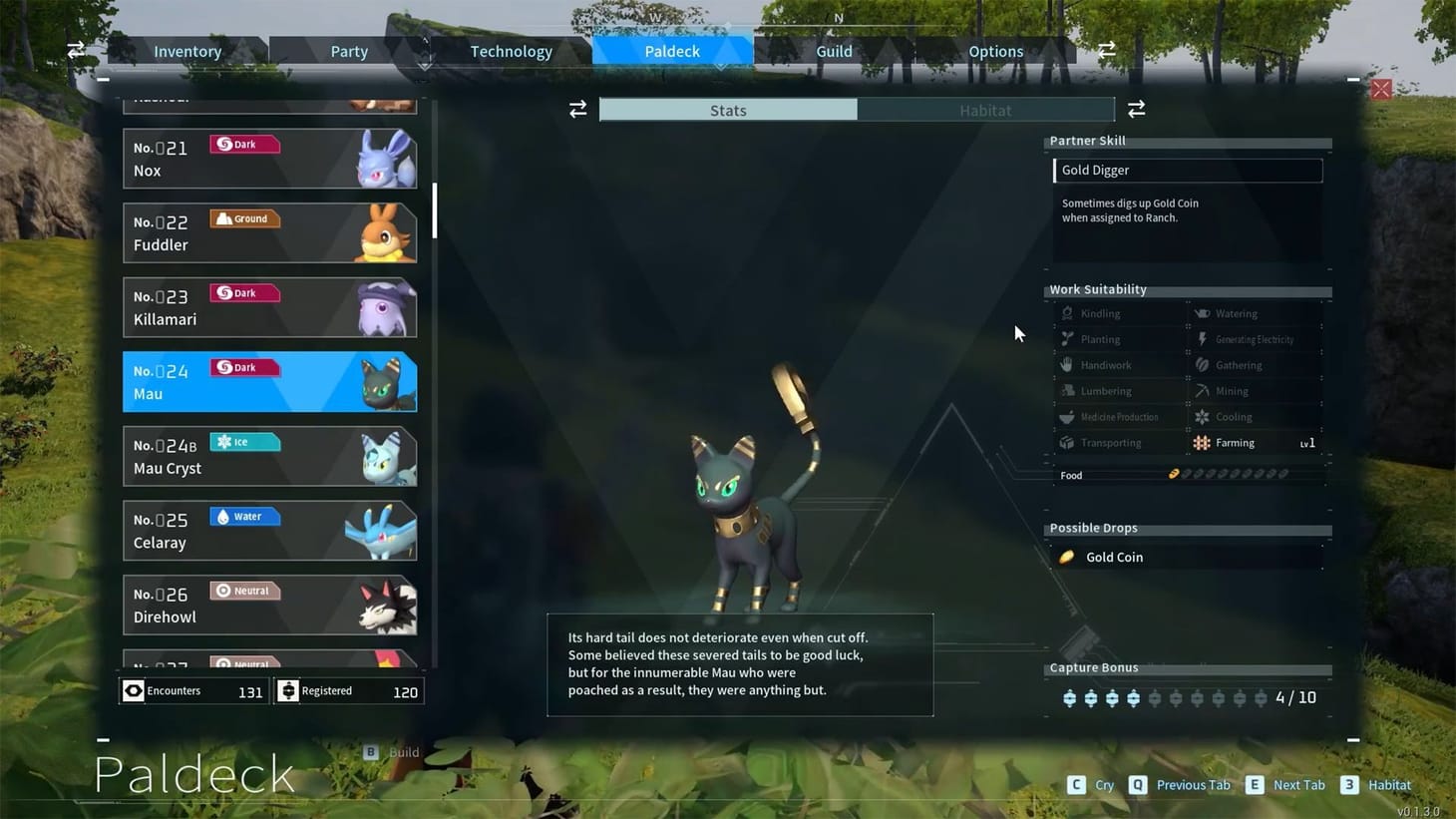The height and width of the screenshot is (819, 1456).
Task: Select the Generating Electricity suitability icon
Action: (x=1202, y=339)
